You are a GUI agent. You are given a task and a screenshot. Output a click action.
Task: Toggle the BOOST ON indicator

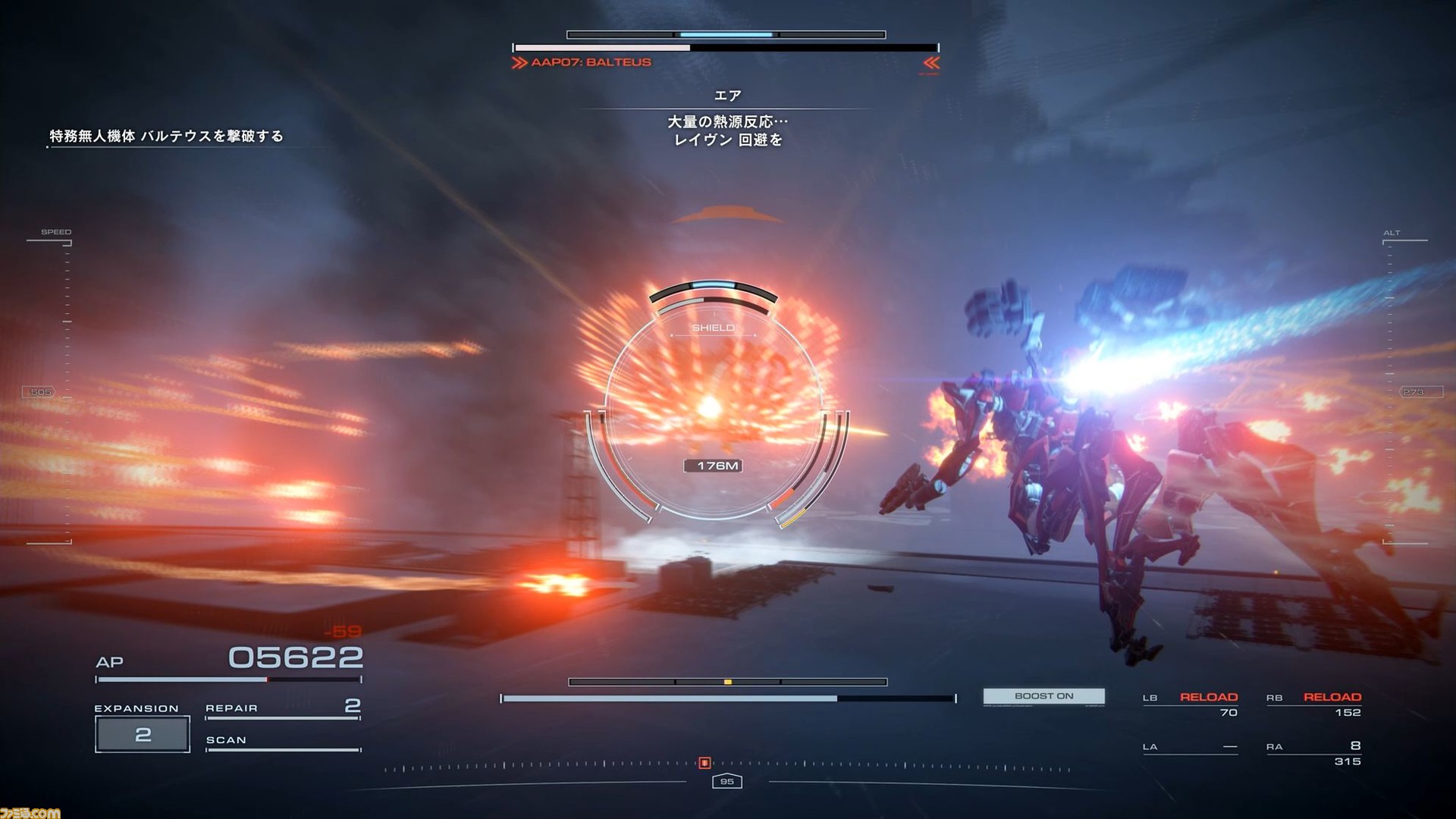point(1044,695)
